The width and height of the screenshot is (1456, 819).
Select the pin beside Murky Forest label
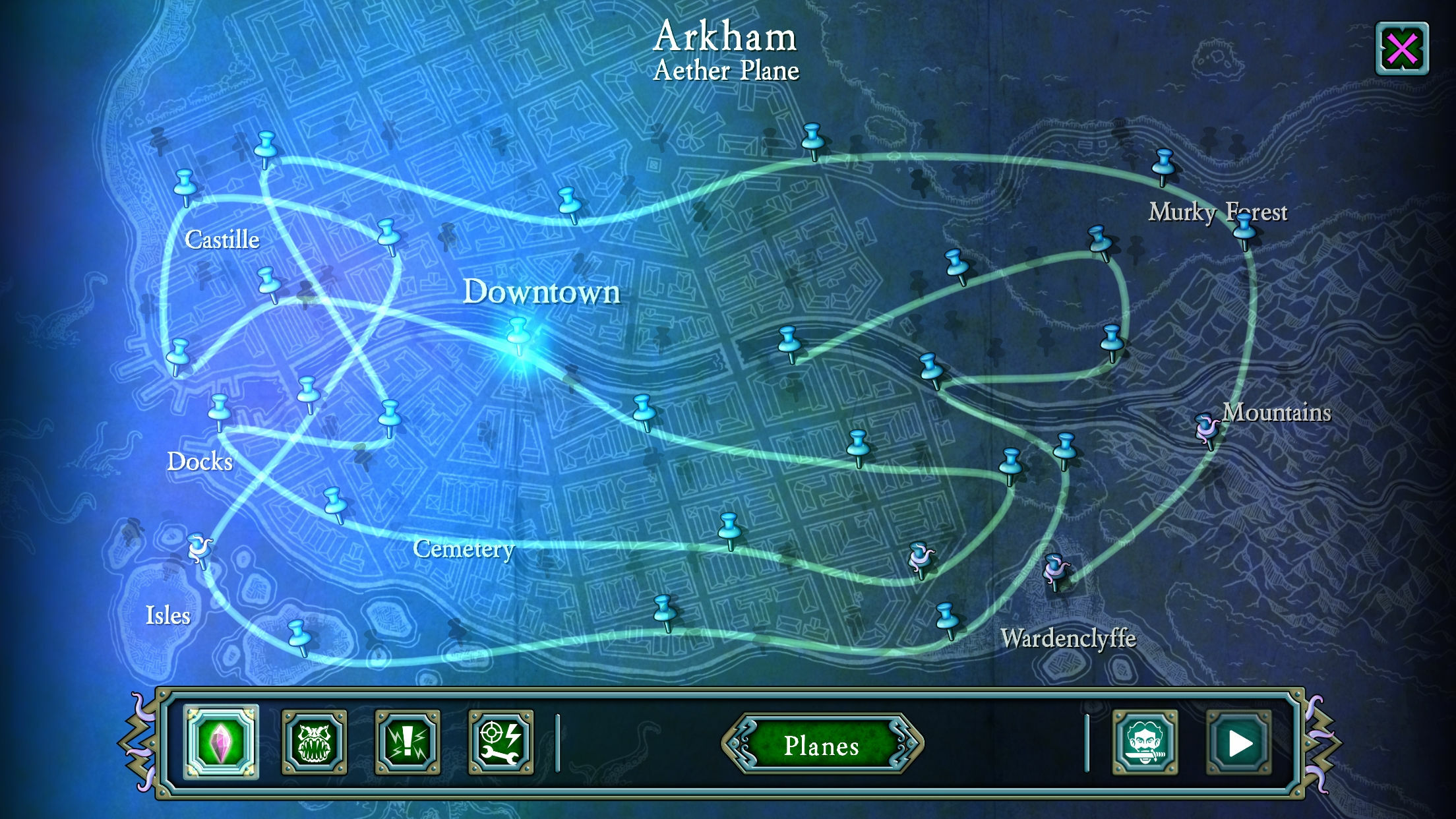pos(1244,228)
